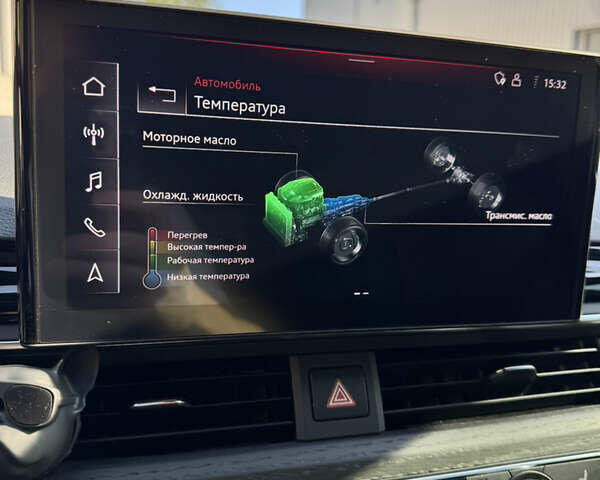Open navigation with the arrow icon

95,272
